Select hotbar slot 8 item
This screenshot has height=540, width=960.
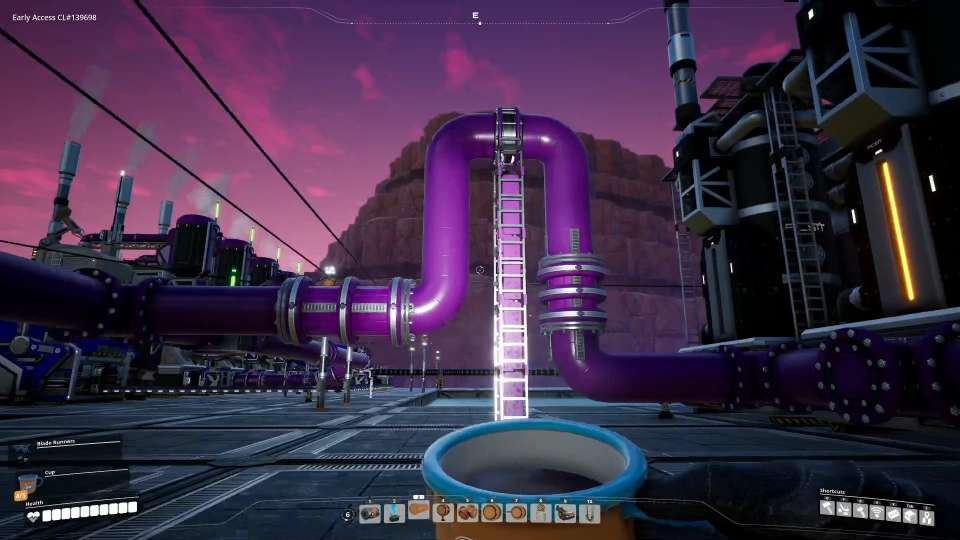point(540,513)
